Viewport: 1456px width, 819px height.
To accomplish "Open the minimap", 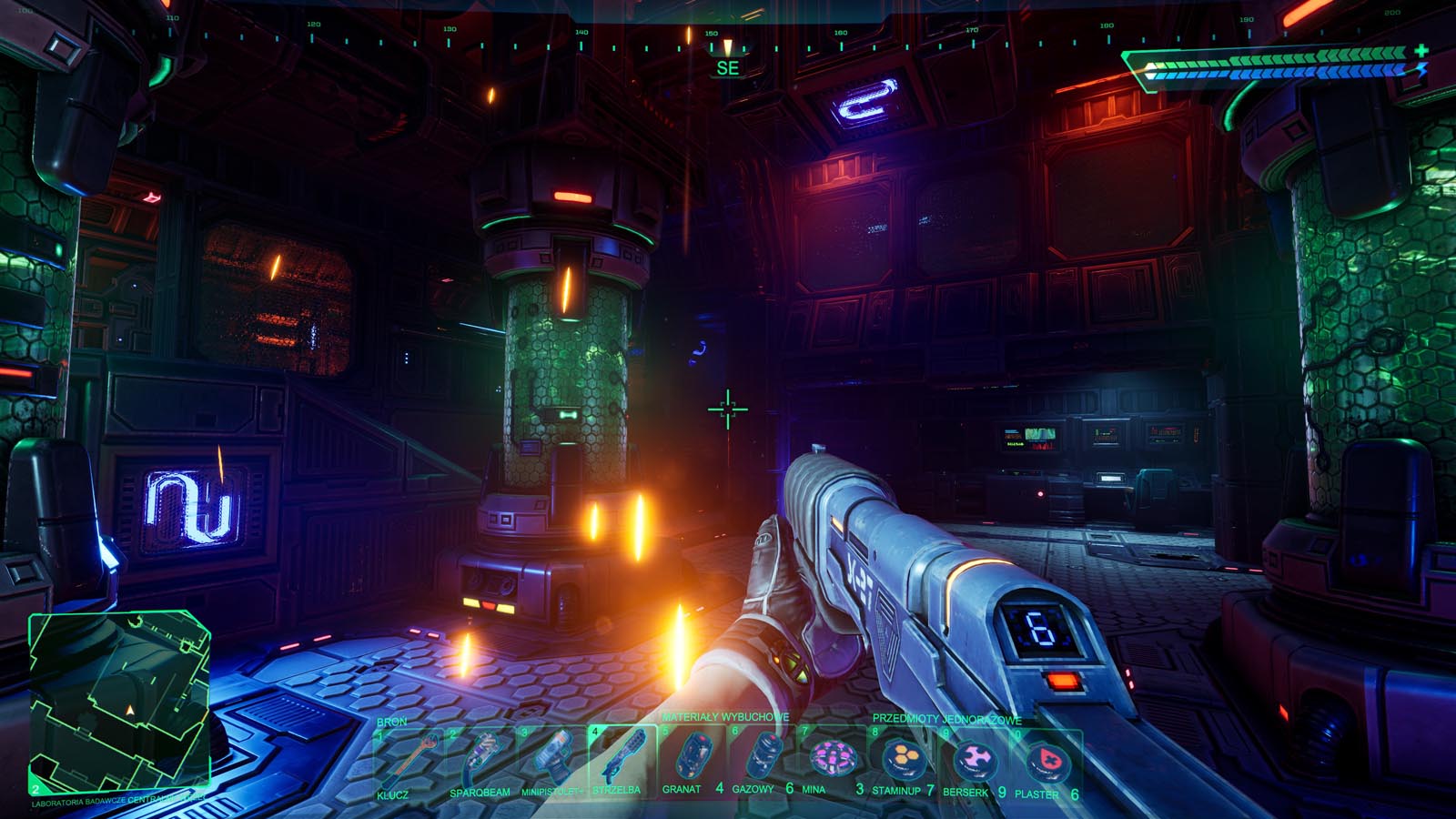I will coord(119,701).
